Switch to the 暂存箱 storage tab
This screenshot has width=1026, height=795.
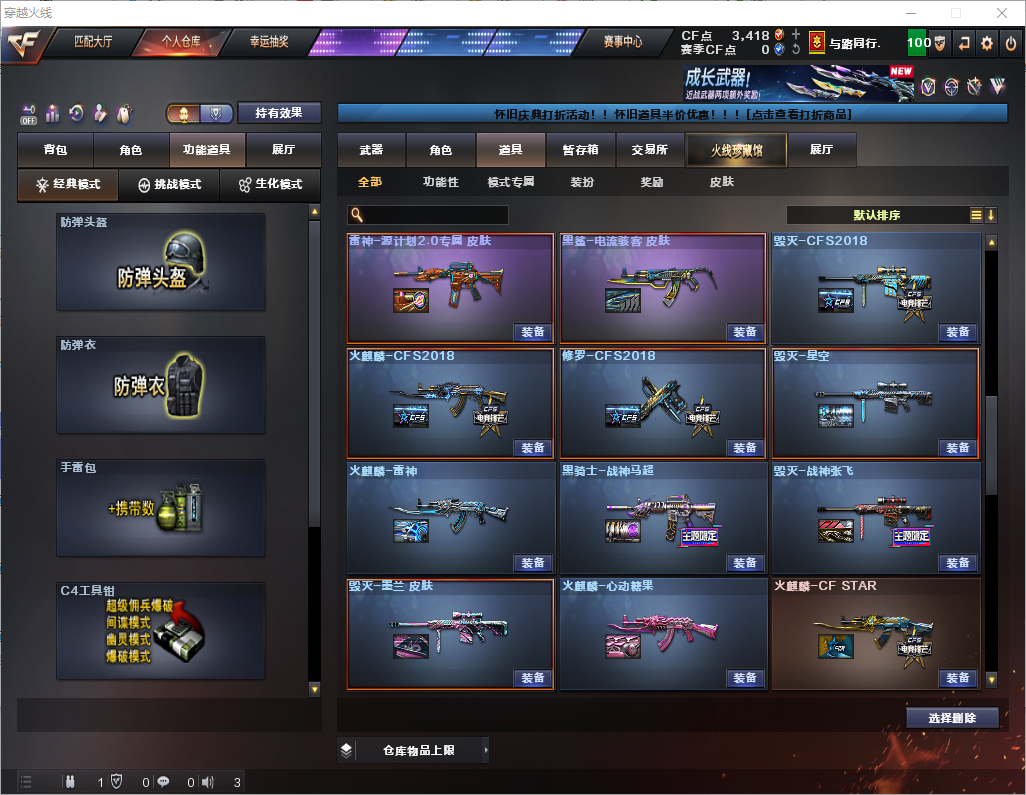click(580, 150)
